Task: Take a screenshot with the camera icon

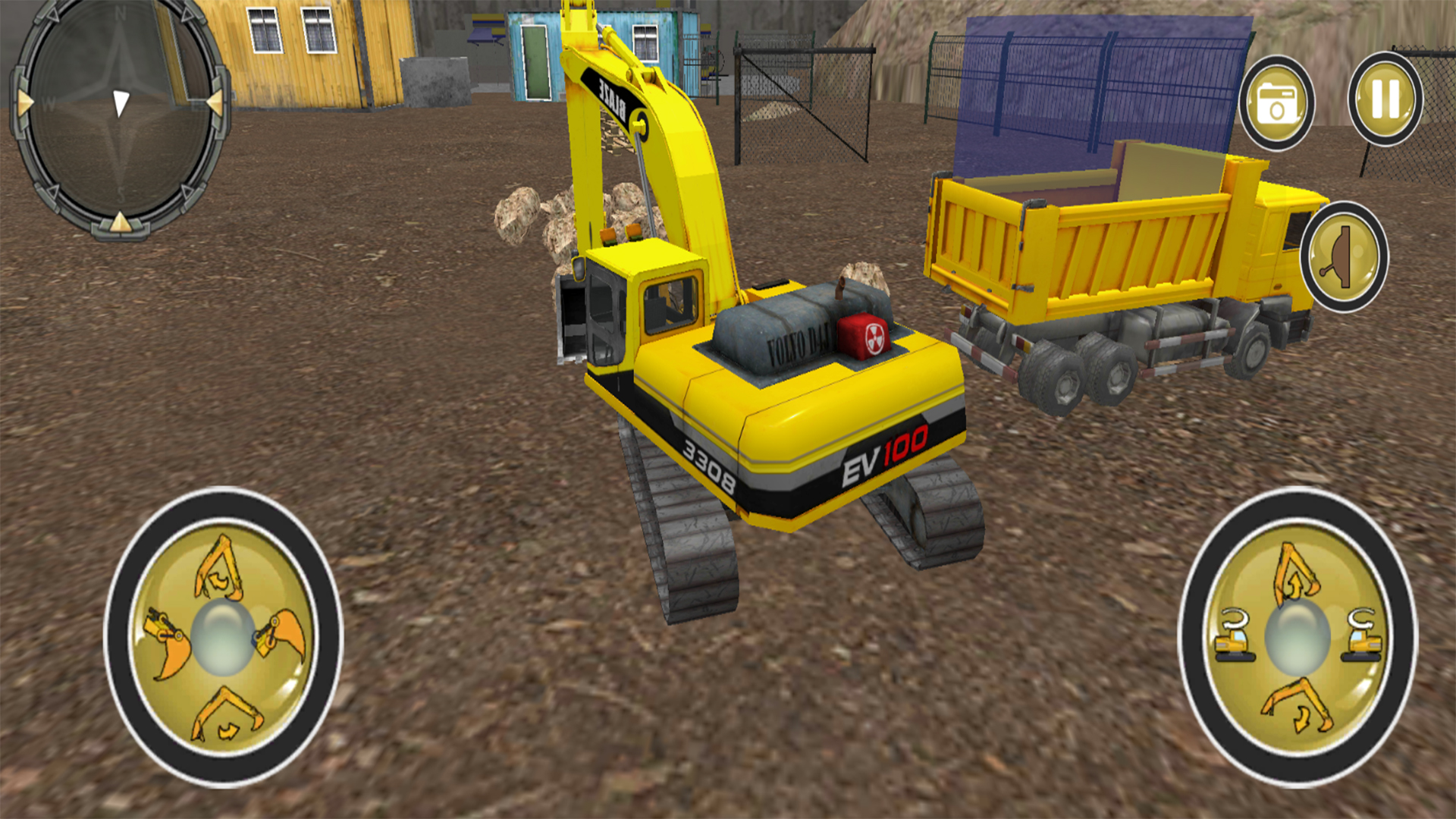Action: (1278, 102)
